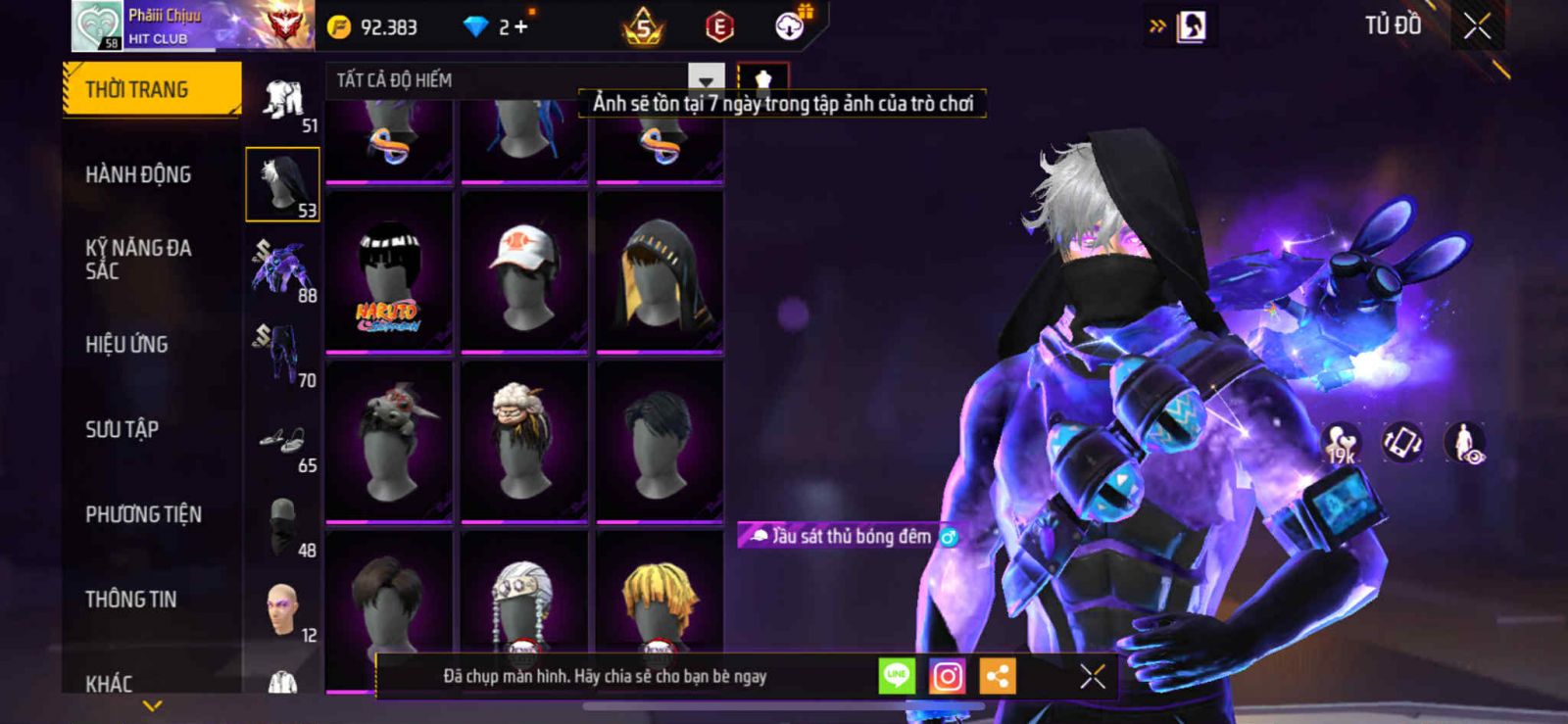Add more diamonds with plus button
Image resolution: width=1568 pixels, height=724 pixels.
pos(520,27)
